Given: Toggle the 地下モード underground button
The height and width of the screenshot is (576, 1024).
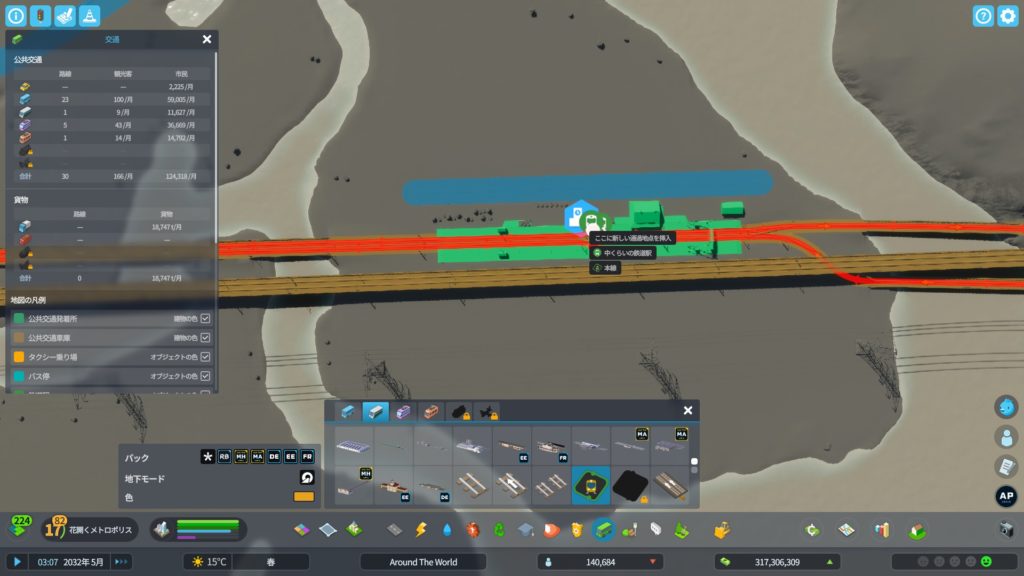Looking at the screenshot, I should click(x=306, y=478).
